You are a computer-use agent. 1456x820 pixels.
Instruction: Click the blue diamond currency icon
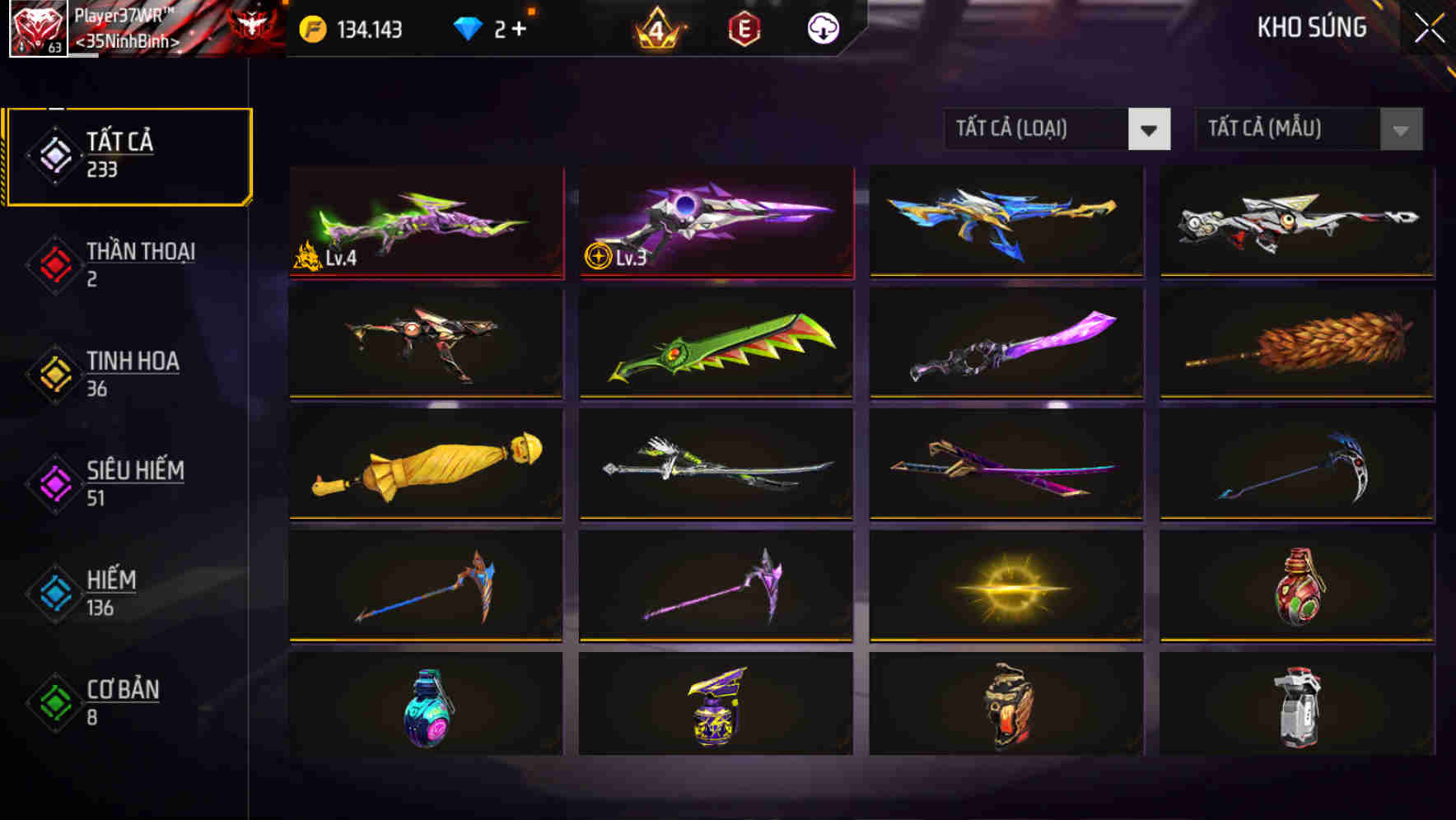point(469,27)
